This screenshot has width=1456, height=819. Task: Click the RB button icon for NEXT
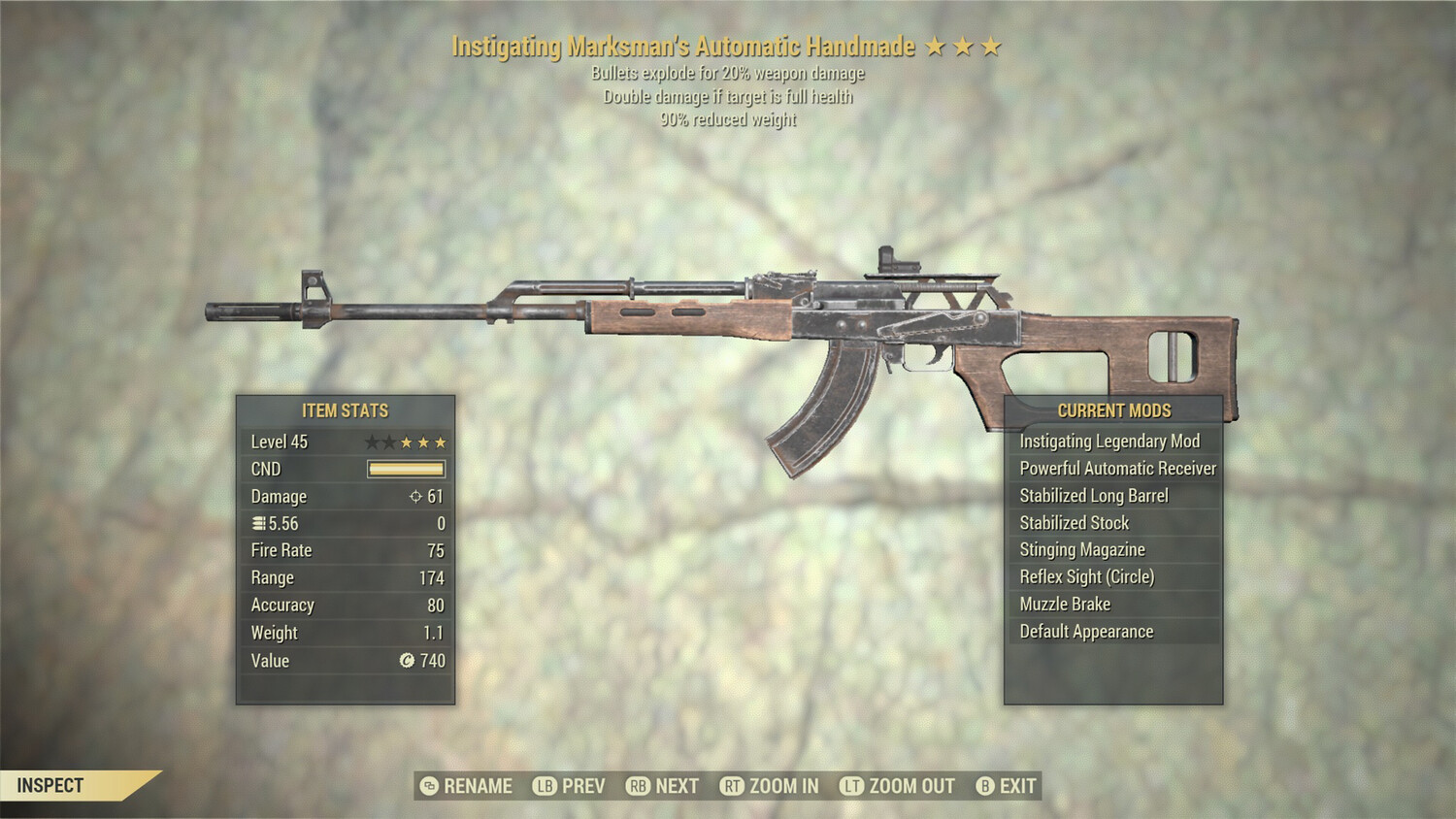[640, 786]
